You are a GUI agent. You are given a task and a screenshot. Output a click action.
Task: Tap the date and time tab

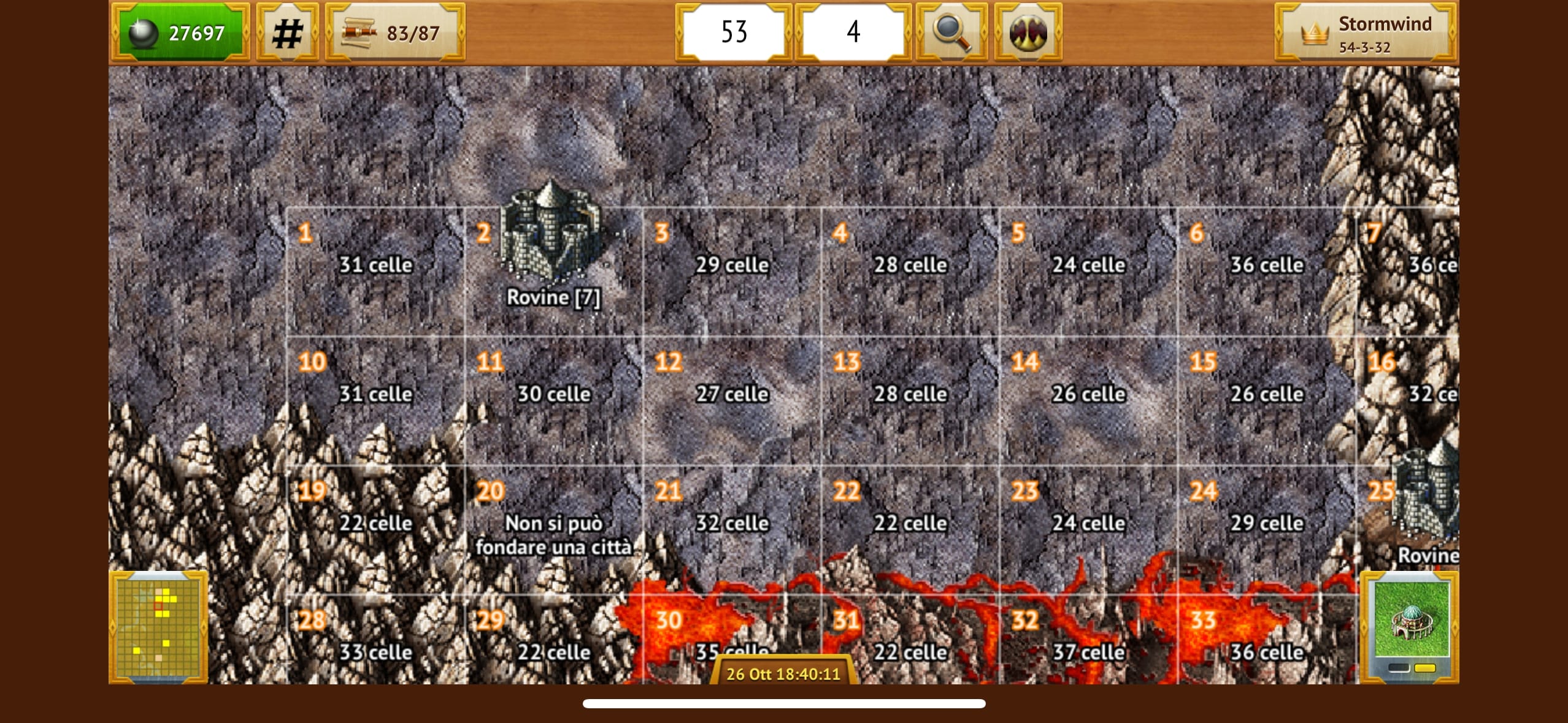[783, 673]
